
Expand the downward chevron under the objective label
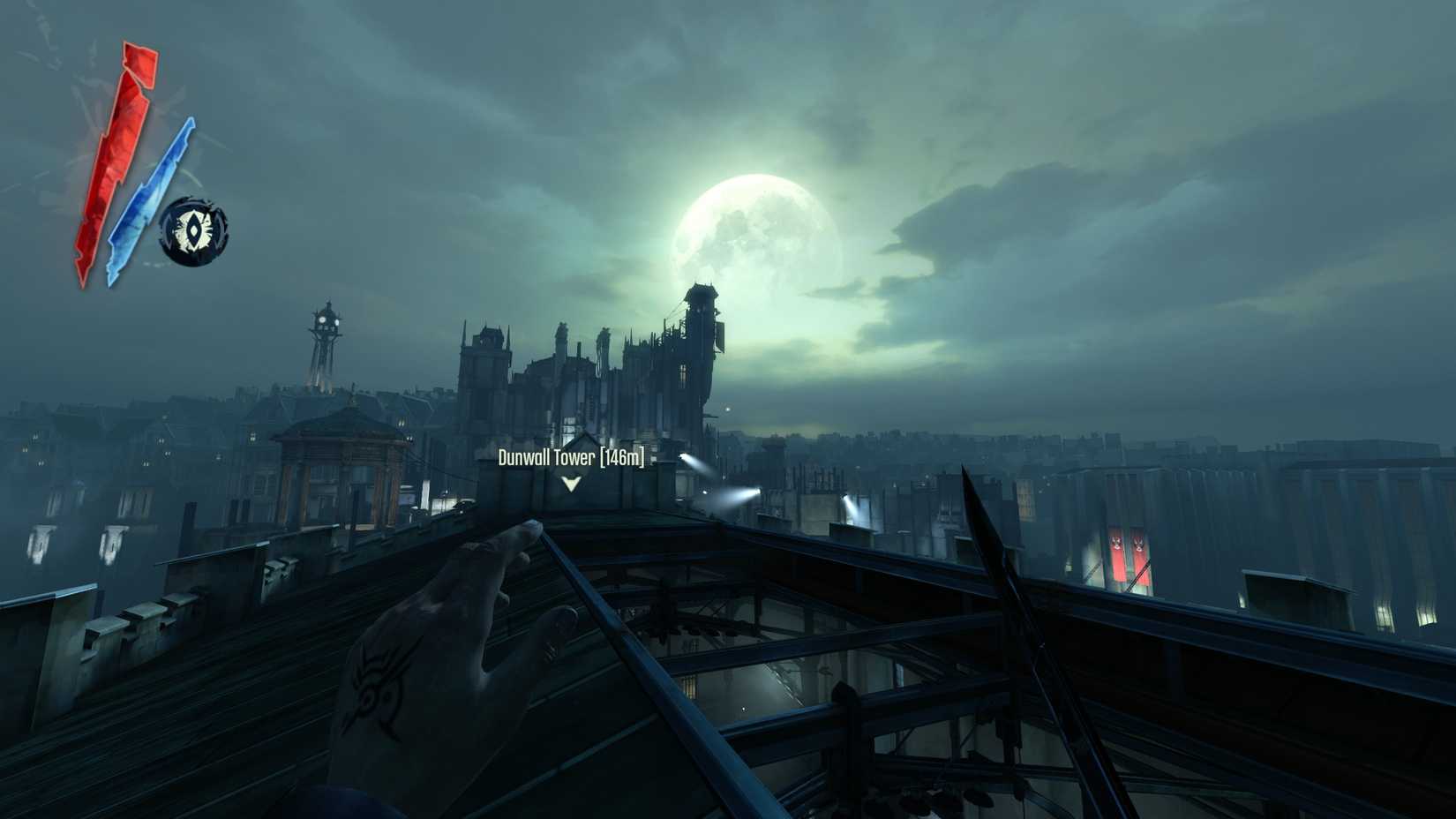click(572, 484)
